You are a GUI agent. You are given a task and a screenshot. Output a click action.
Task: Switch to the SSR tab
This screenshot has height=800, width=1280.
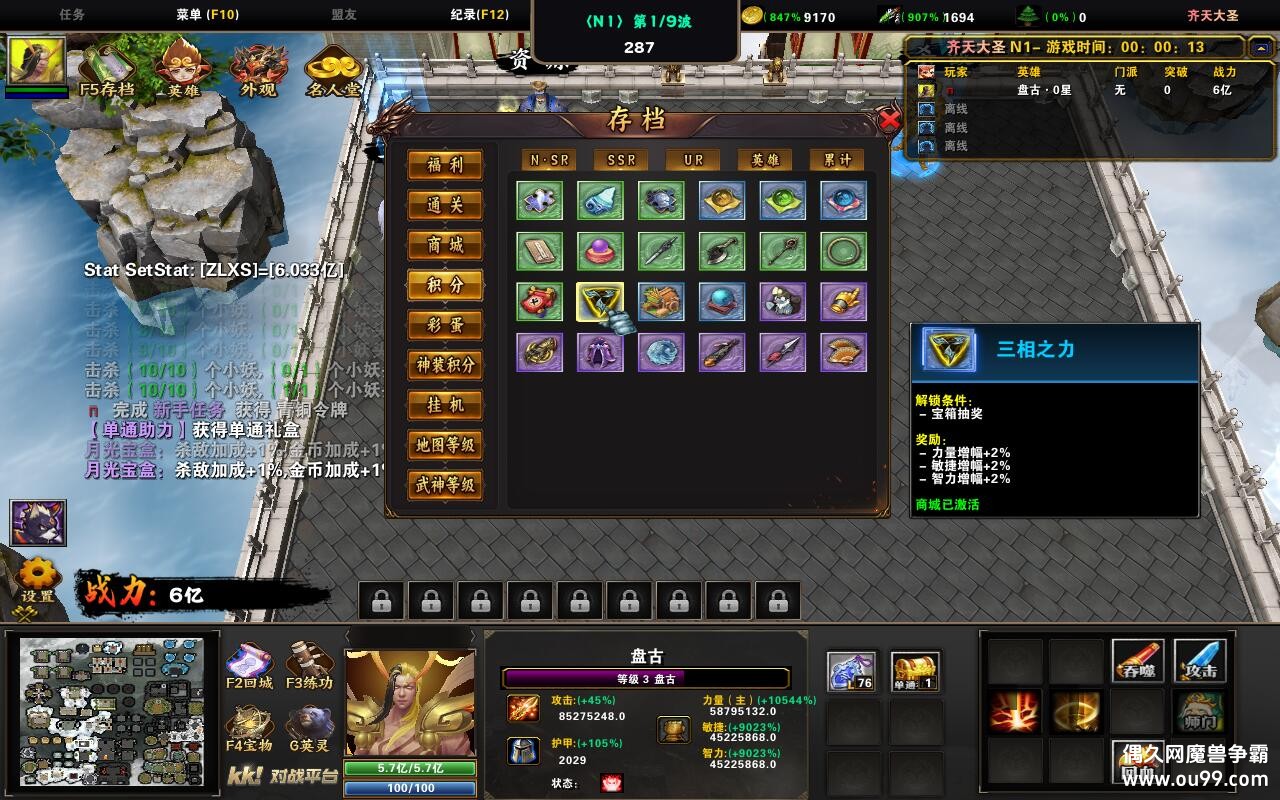click(x=621, y=160)
